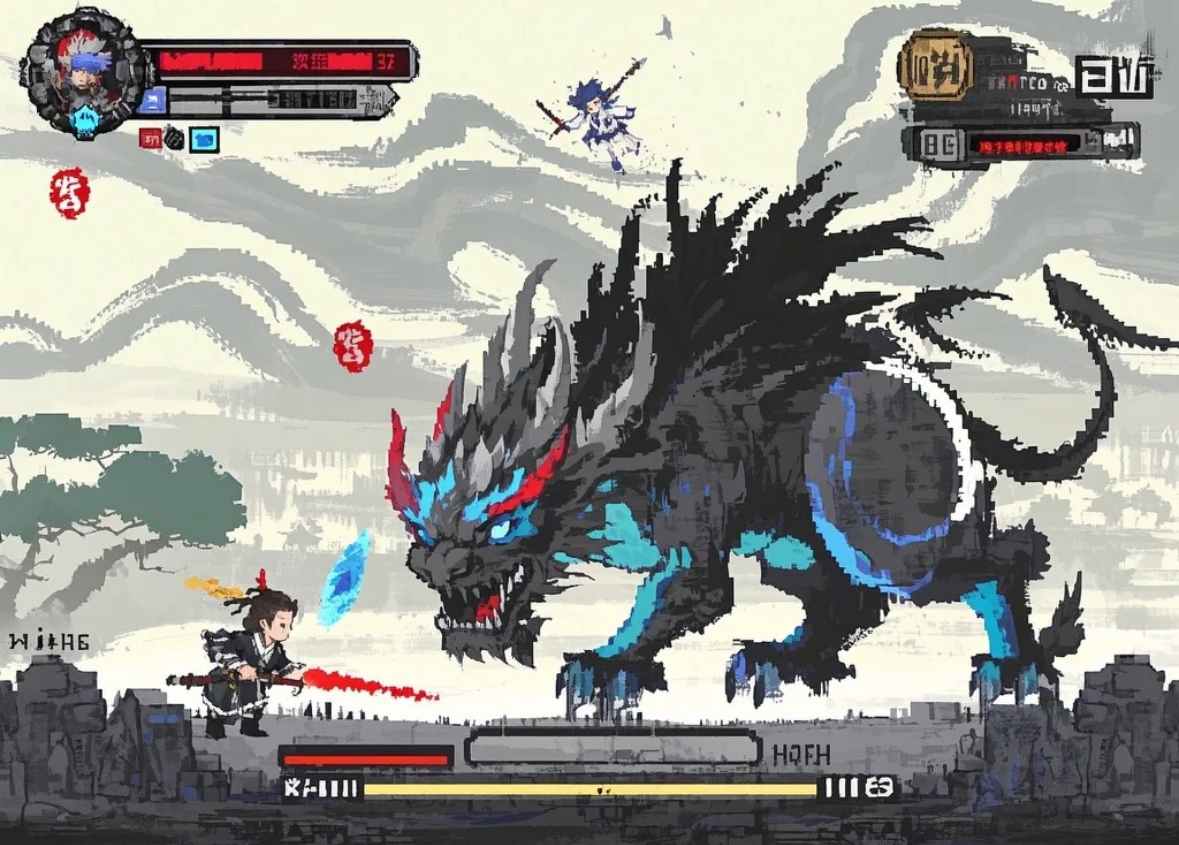Screen dimensions: 1179x845
Task: Select the cyan spirit badge under the portrait
Action: [x=83, y=122]
